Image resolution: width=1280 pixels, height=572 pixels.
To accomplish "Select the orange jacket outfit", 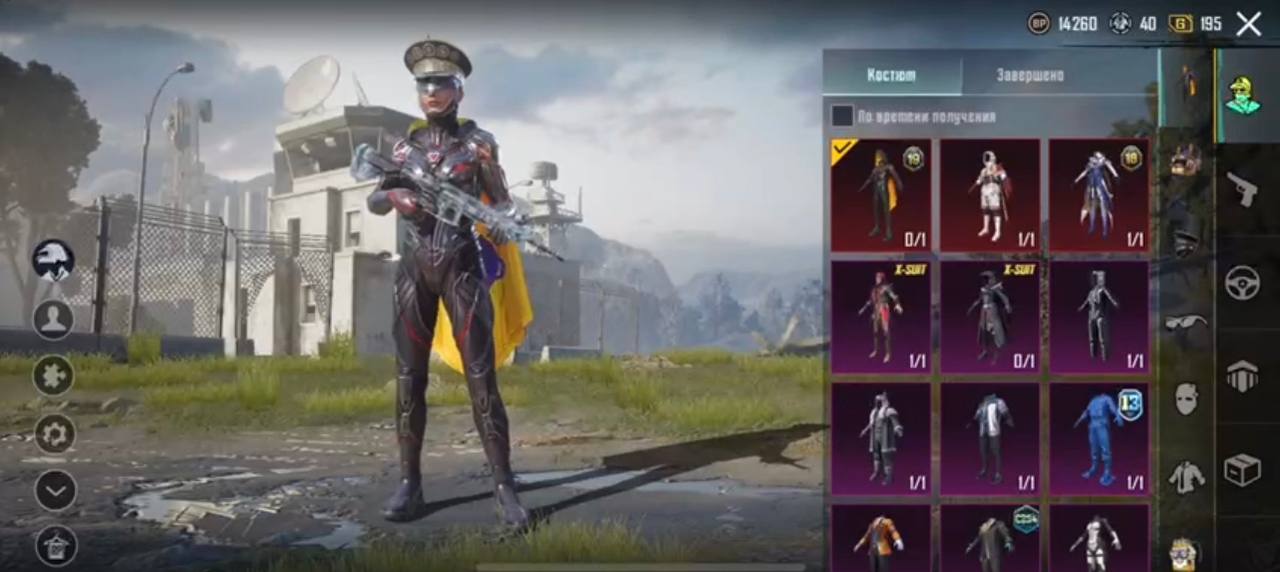I will pyautogui.click(x=880, y=537).
